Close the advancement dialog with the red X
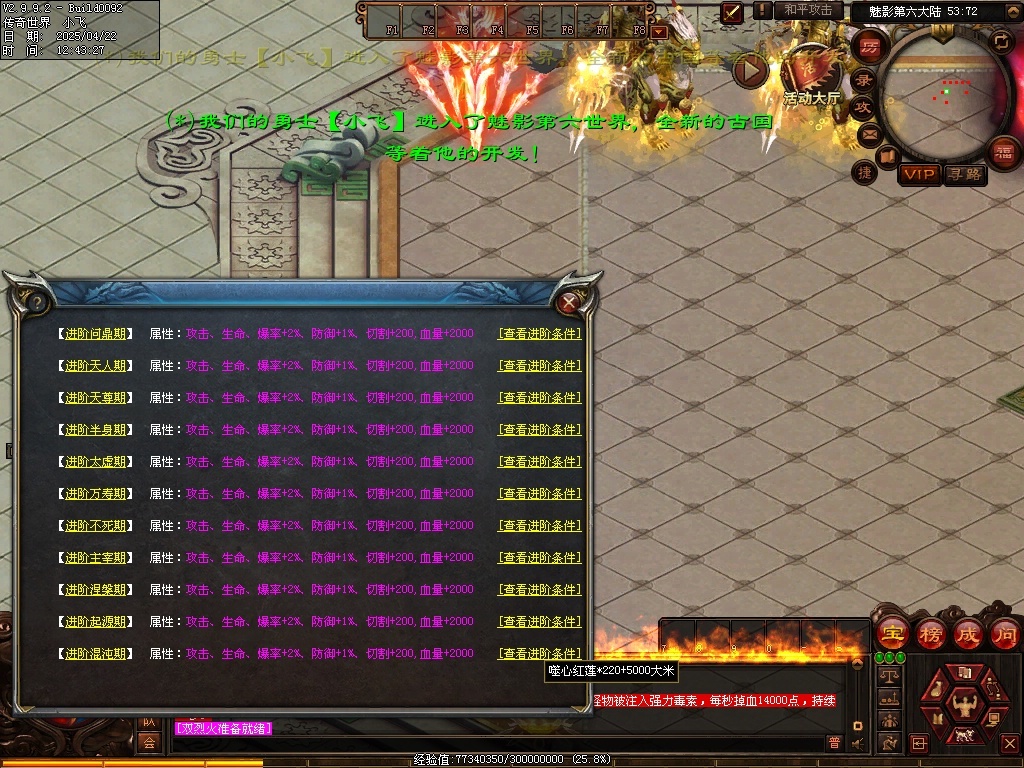 point(570,301)
